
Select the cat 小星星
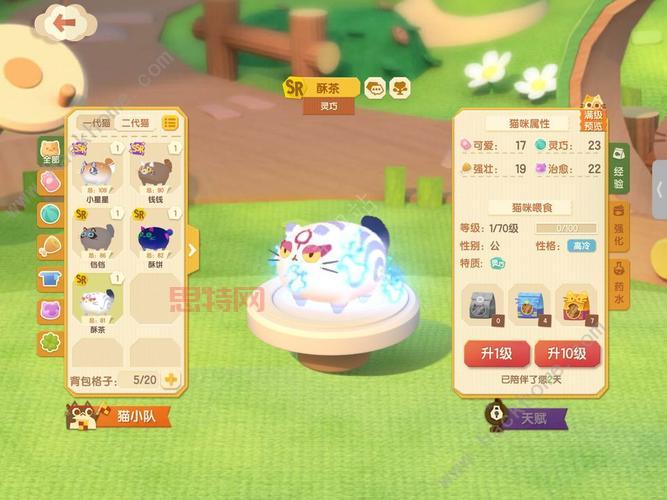pos(96,173)
